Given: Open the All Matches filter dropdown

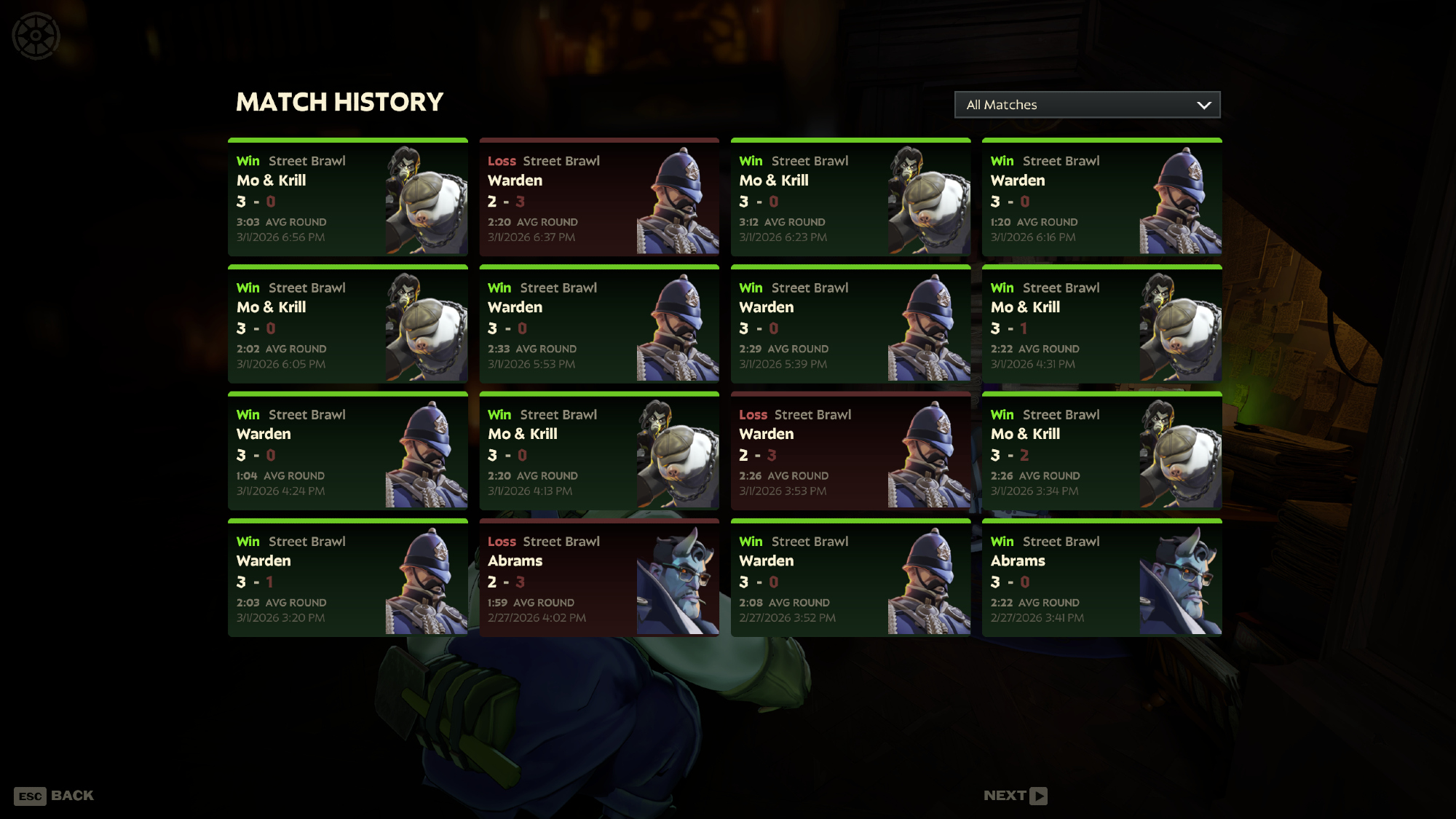Looking at the screenshot, I should (1087, 105).
